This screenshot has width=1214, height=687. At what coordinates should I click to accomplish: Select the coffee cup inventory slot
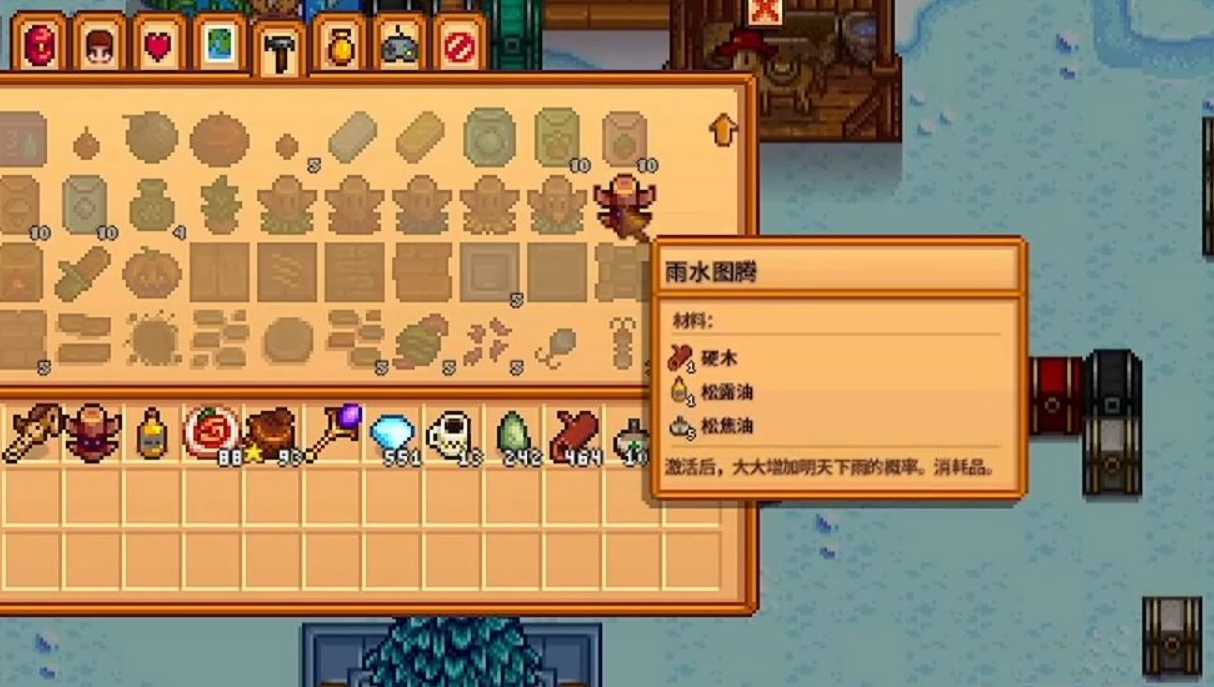click(x=451, y=435)
